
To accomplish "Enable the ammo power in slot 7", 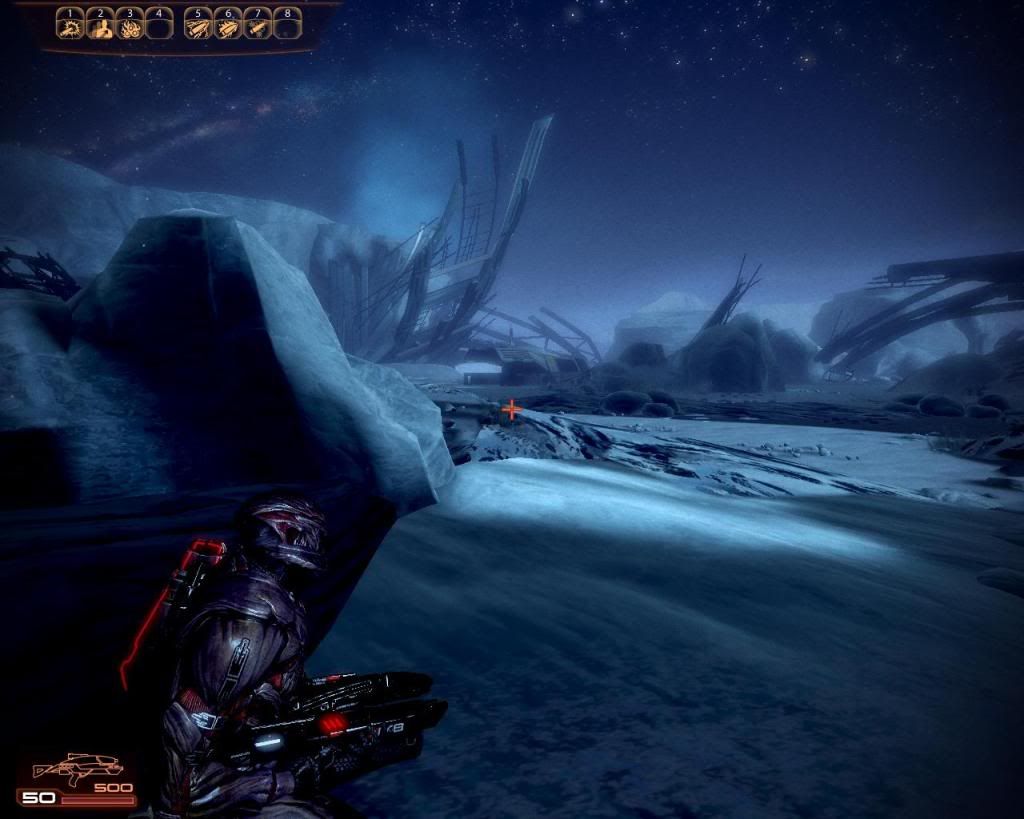I will [258, 26].
